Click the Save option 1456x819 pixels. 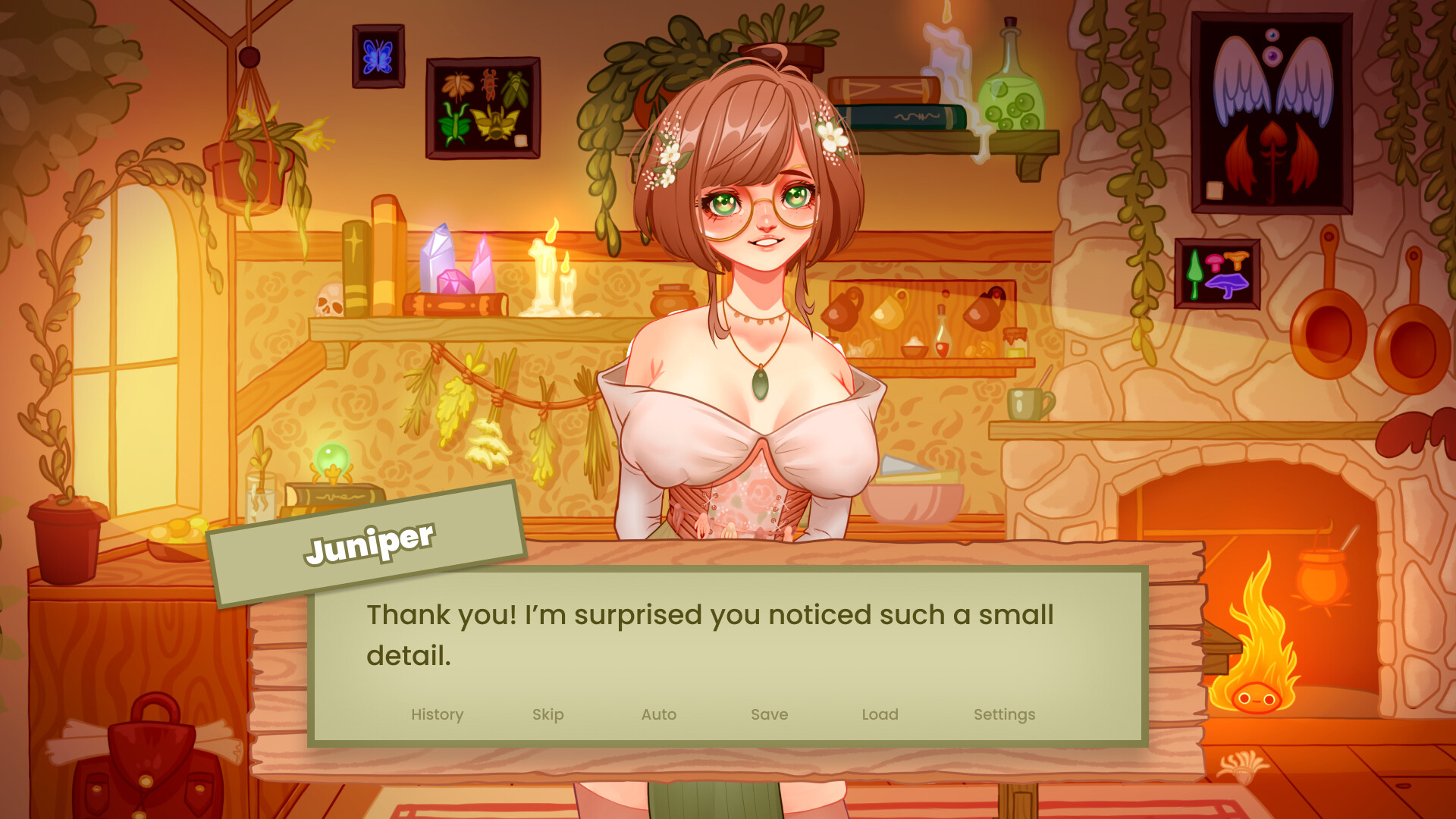coord(768,714)
